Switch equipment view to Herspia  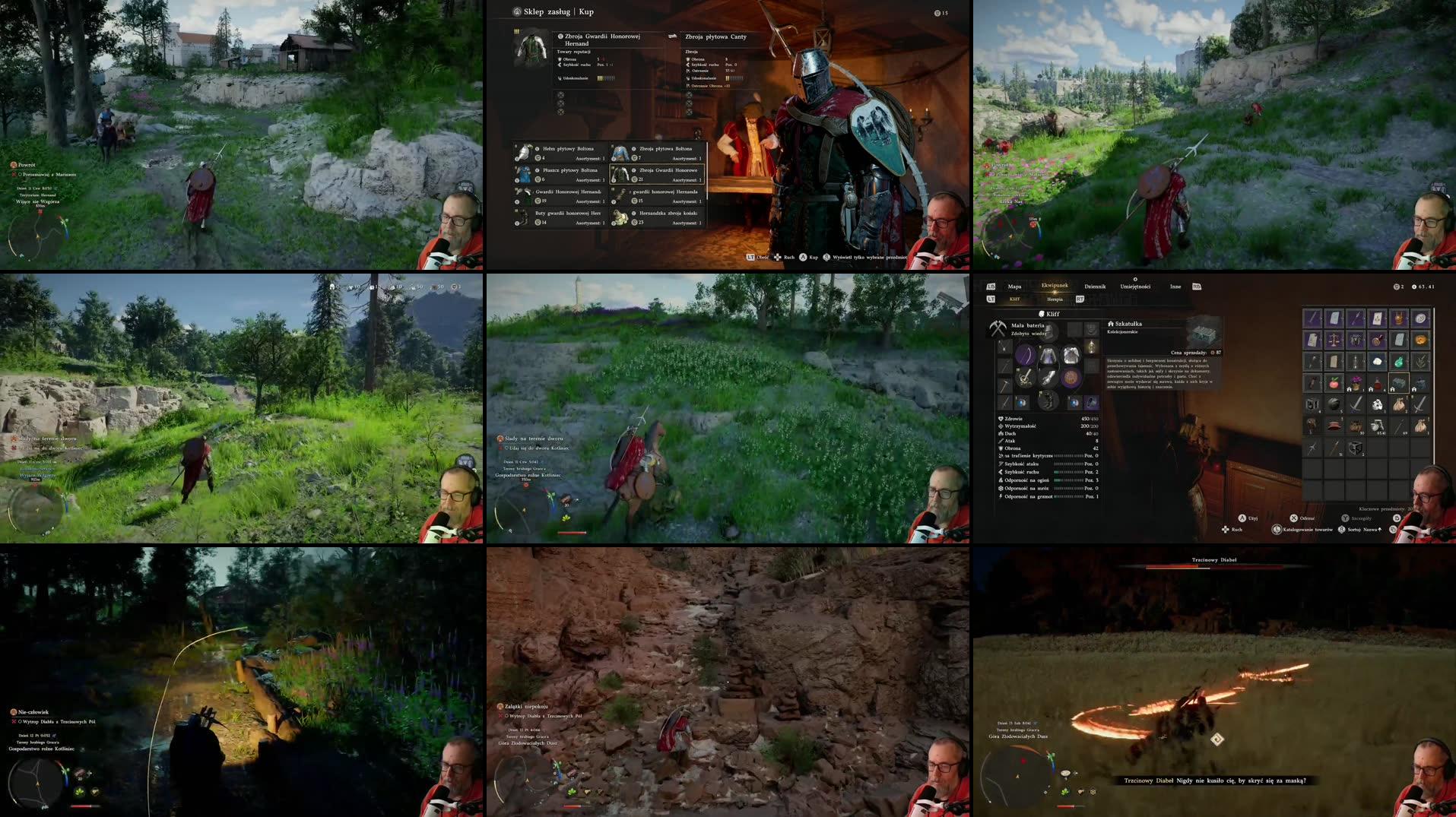coord(1055,299)
